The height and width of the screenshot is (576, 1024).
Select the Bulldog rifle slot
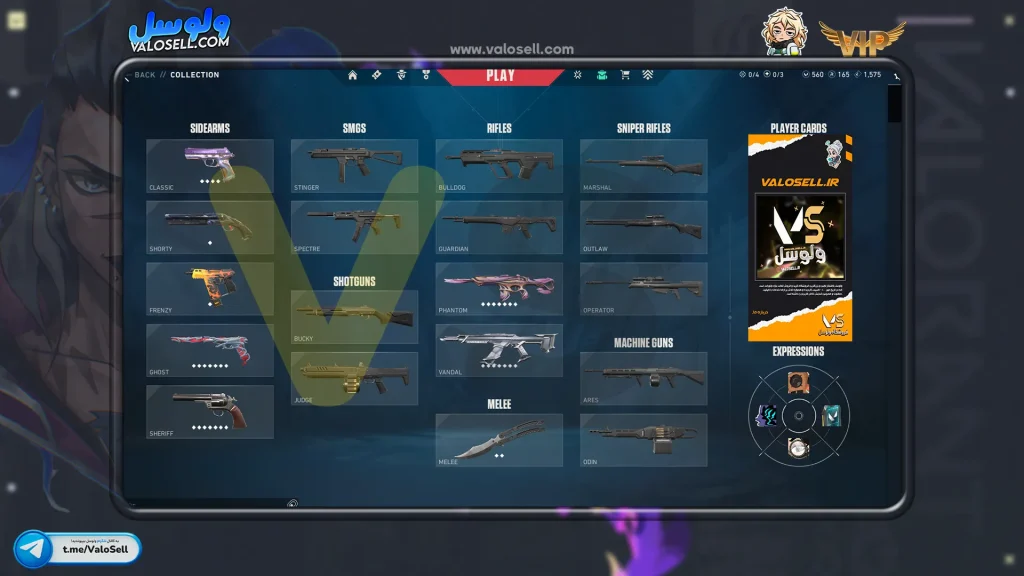point(499,165)
